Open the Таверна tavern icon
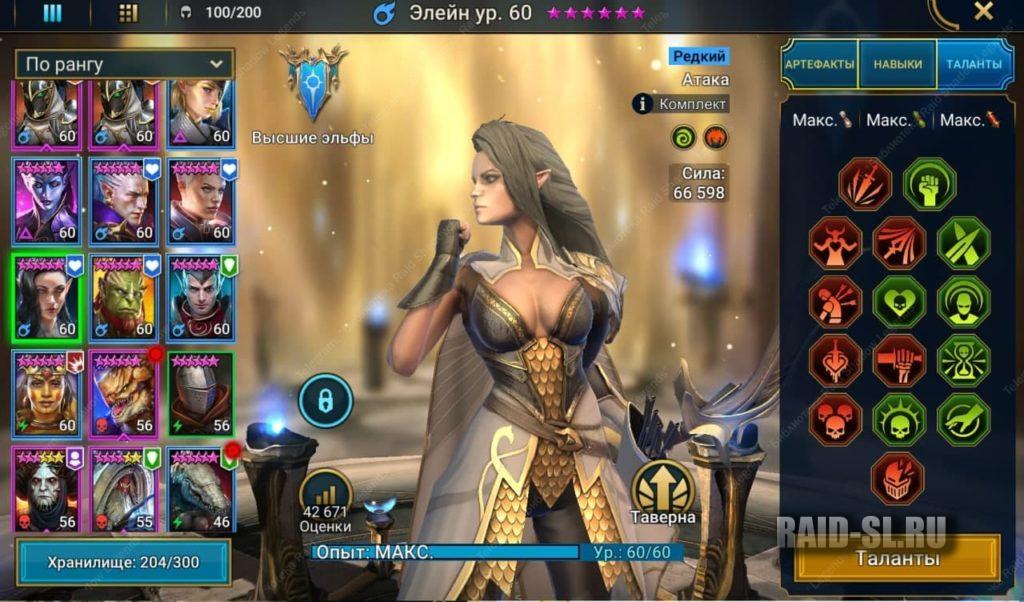The image size is (1024, 602). click(662, 490)
